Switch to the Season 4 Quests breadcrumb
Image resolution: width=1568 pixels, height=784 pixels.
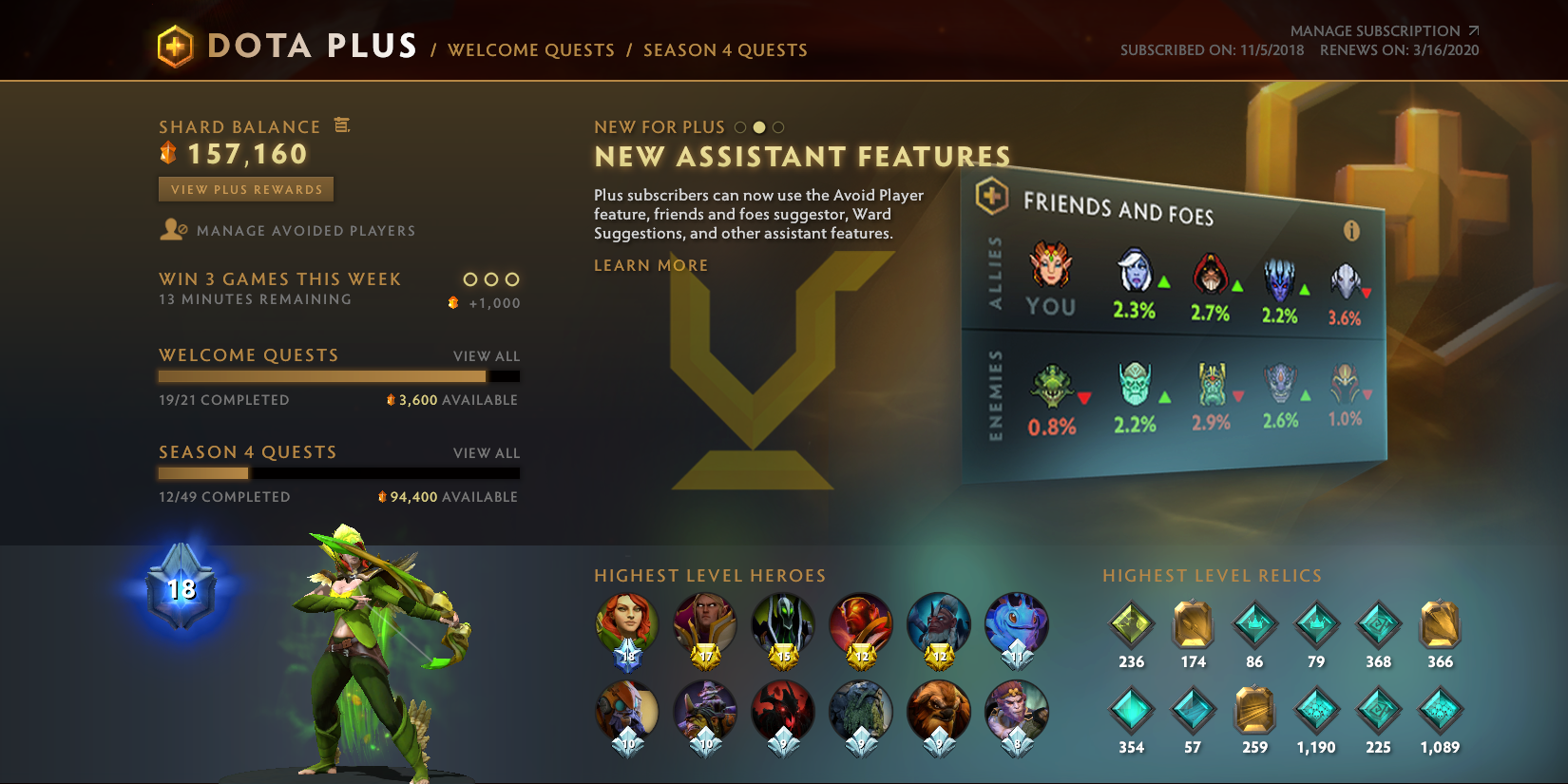725,49
